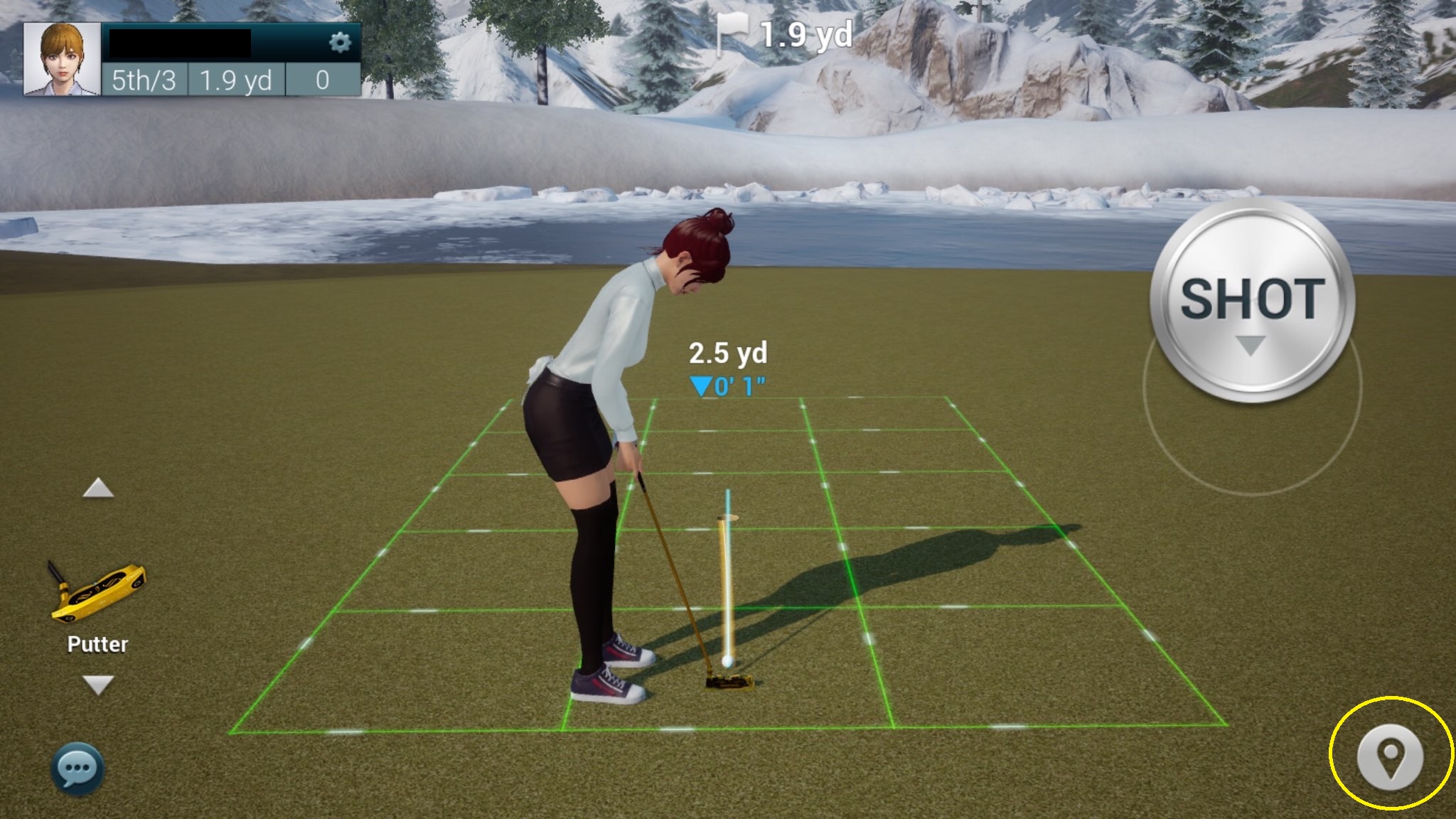The image size is (1456, 819).
Task: Open the chat speech bubble
Action: tap(77, 769)
